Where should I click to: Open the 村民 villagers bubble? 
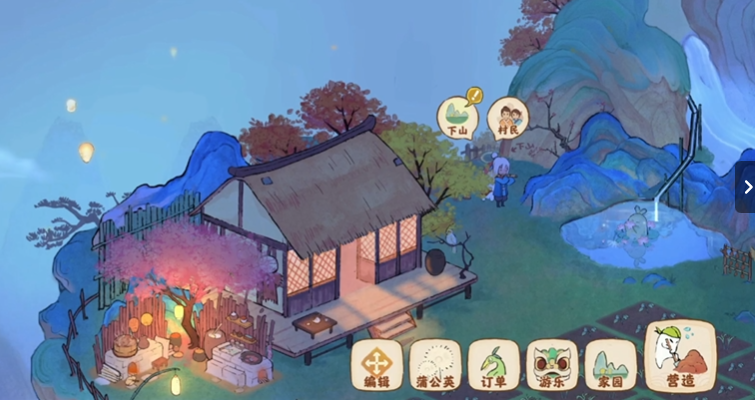(508, 117)
